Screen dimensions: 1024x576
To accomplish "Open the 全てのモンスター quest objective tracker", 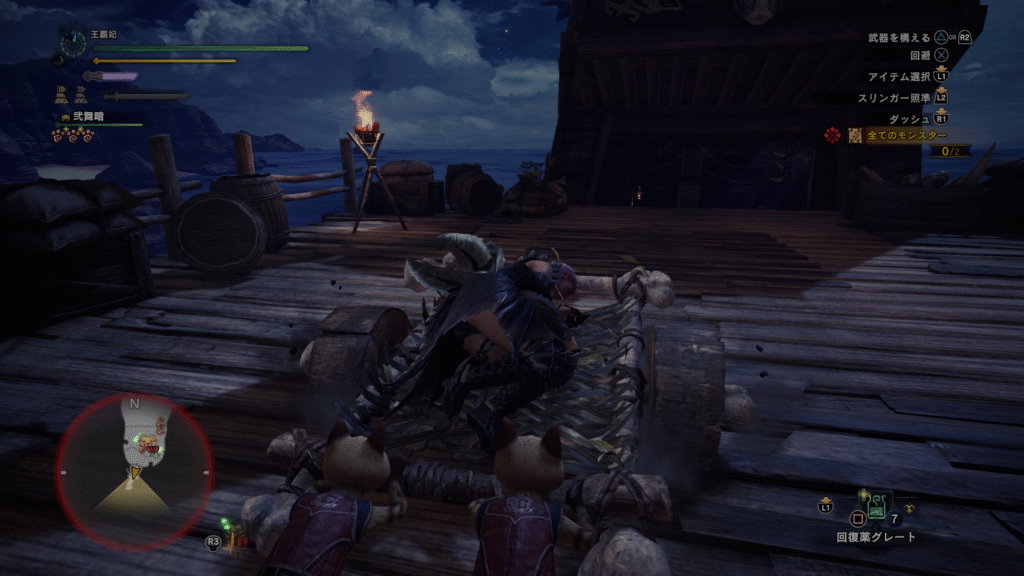I will (x=904, y=135).
